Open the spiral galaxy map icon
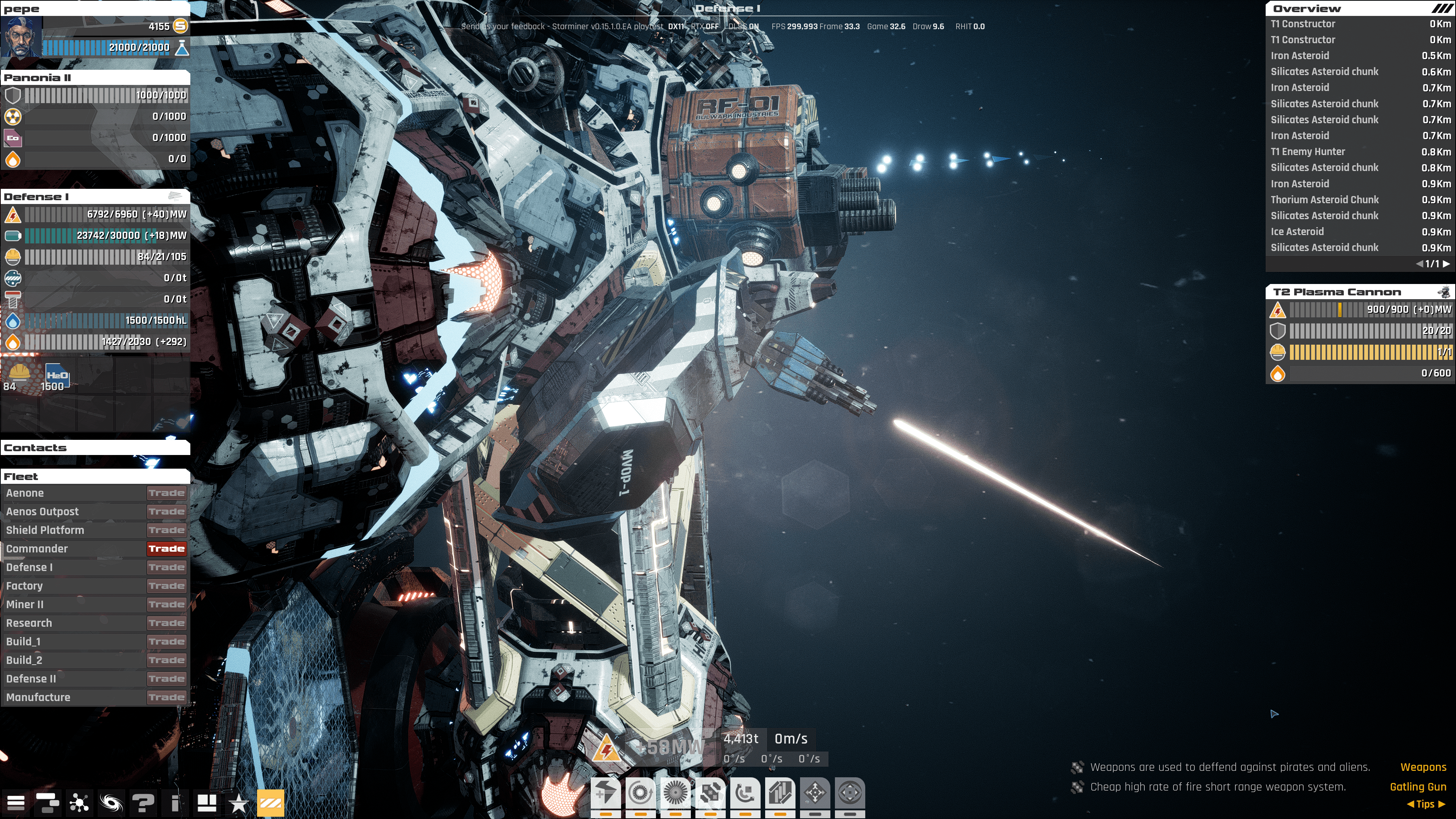 pyautogui.click(x=111, y=803)
